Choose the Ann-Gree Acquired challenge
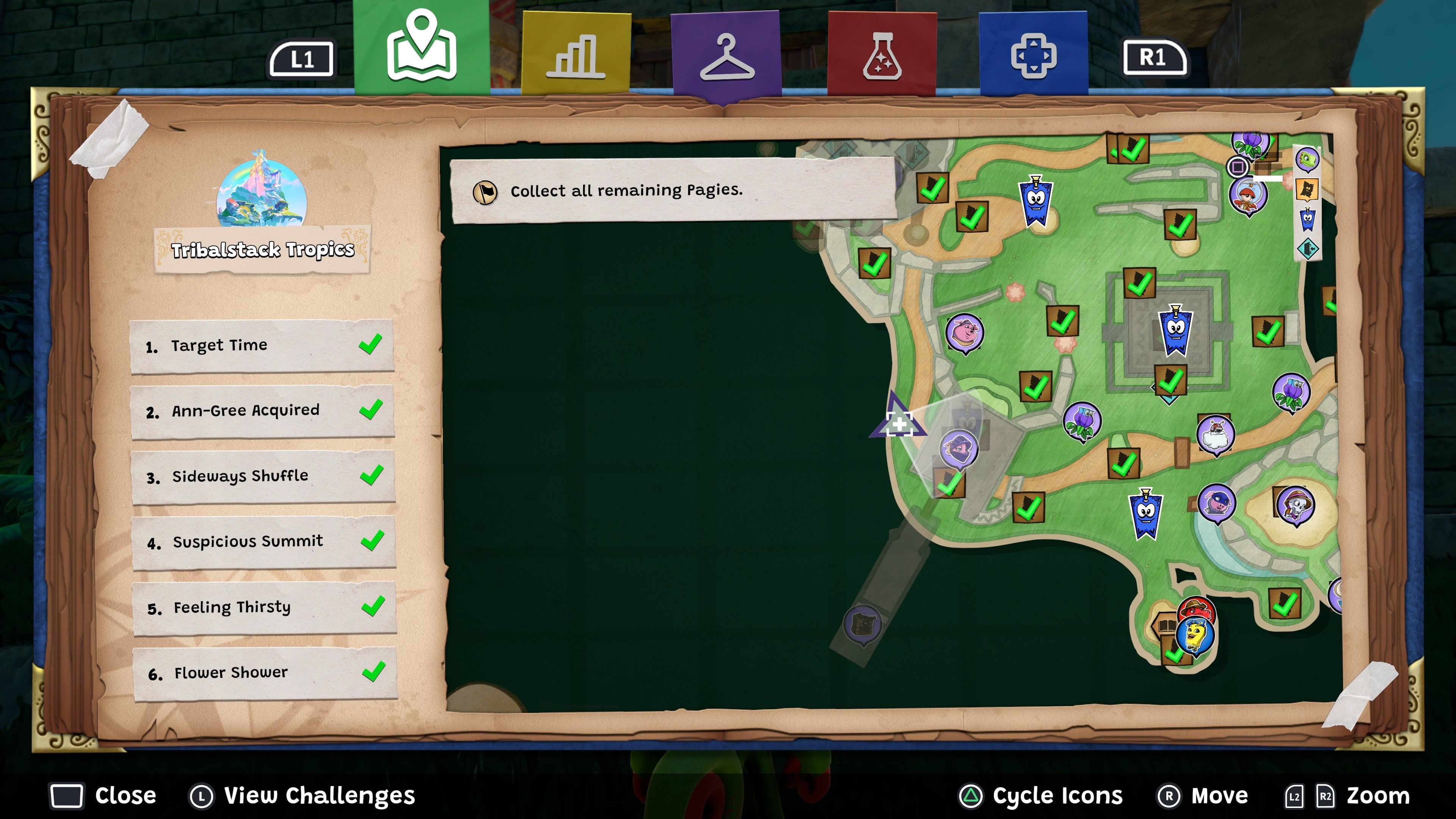This screenshot has height=819, width=1456. [x=262, y=411]
